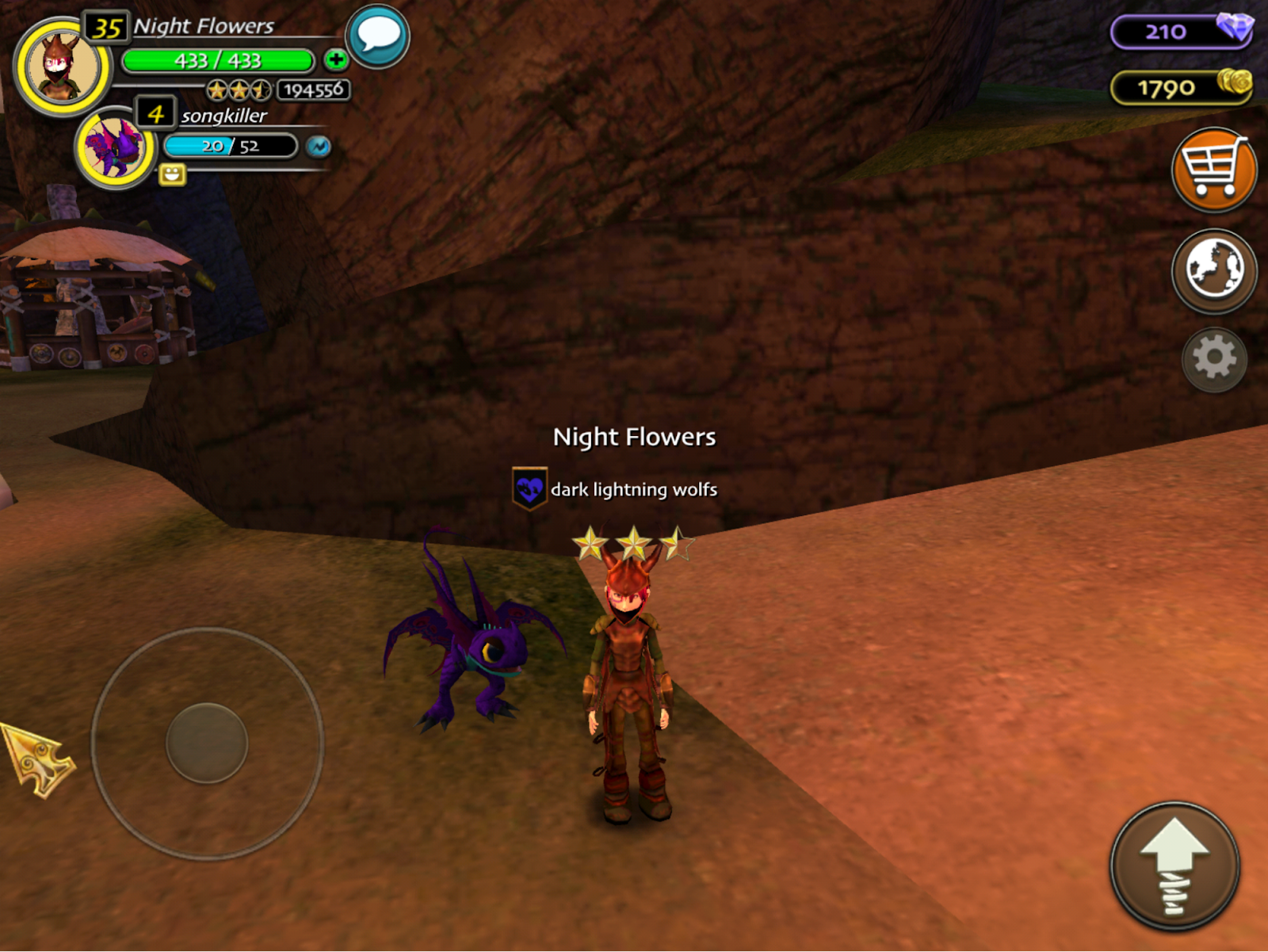1268x952 pixels.
Task: Open the gear settings menu
Action: 1213,359
